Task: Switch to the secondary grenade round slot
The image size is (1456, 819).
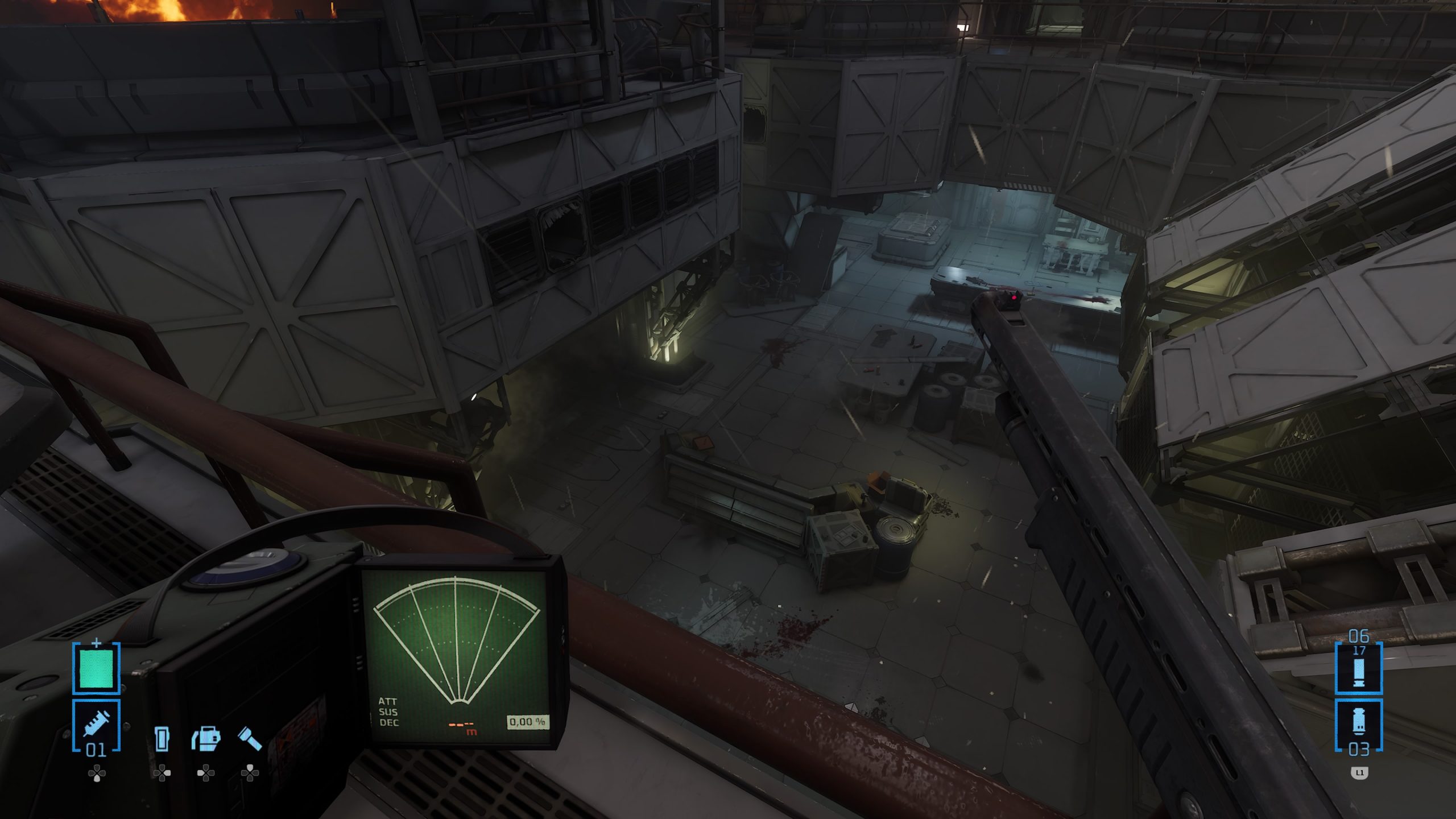Action: click(1359, 726)
